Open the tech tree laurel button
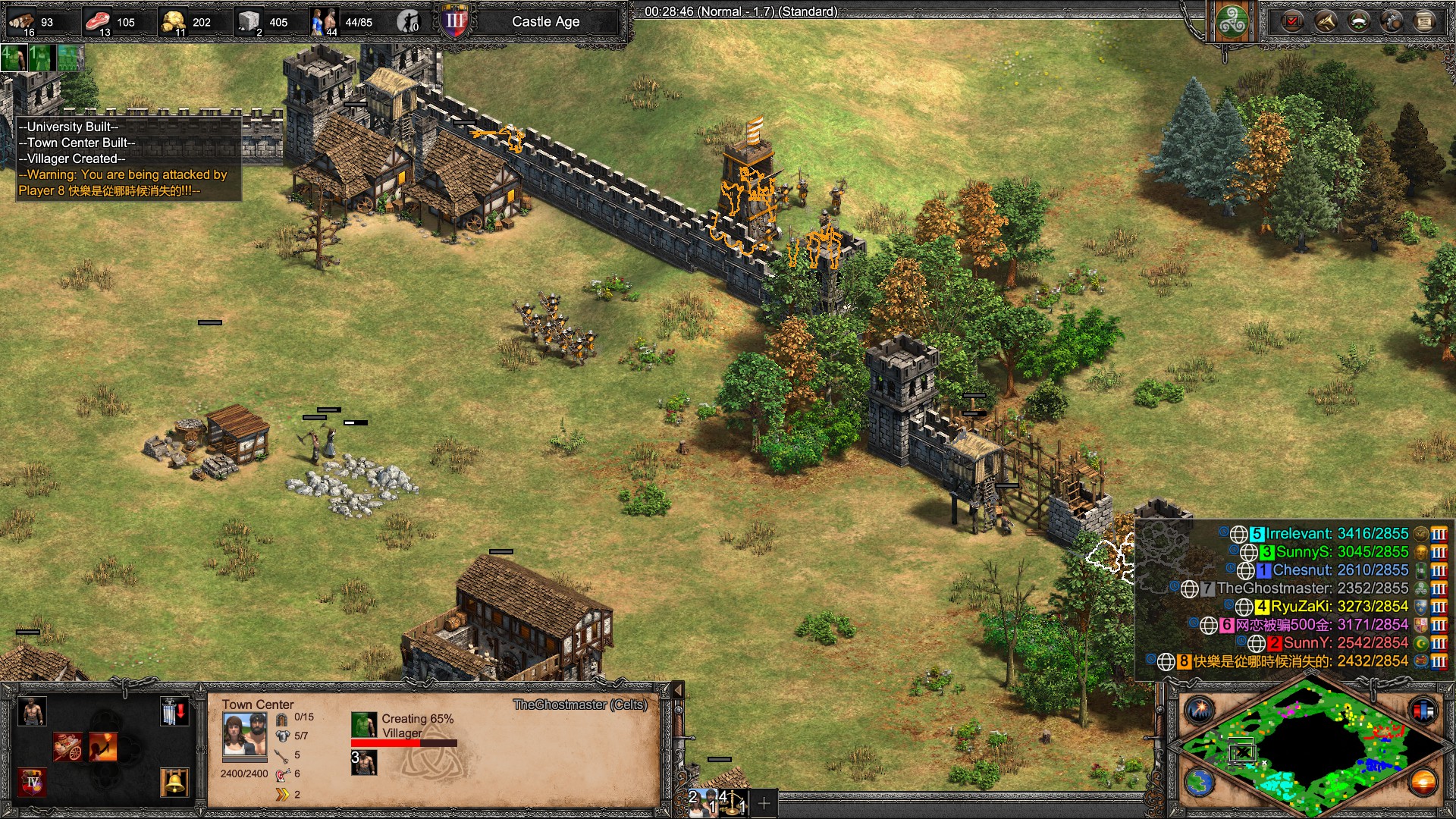Image resolution: width=1456 pixels, height=819 pixels. click(x=1359, y=21)
